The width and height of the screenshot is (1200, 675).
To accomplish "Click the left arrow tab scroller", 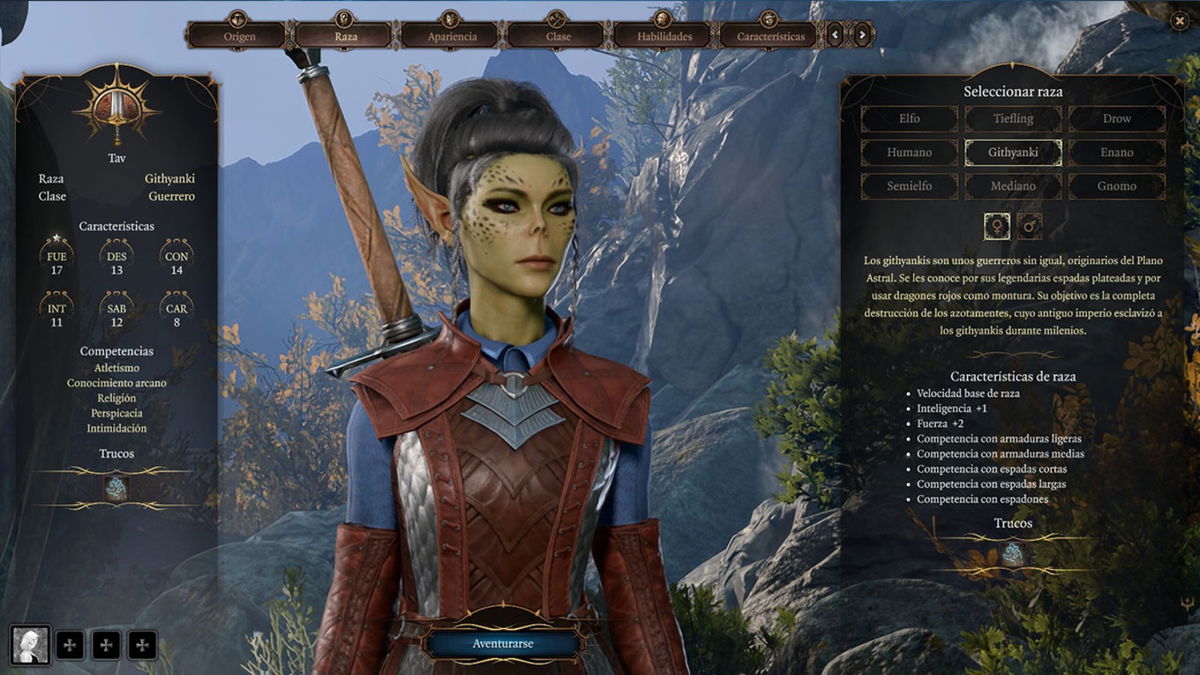I will click(x=836, y=36).
